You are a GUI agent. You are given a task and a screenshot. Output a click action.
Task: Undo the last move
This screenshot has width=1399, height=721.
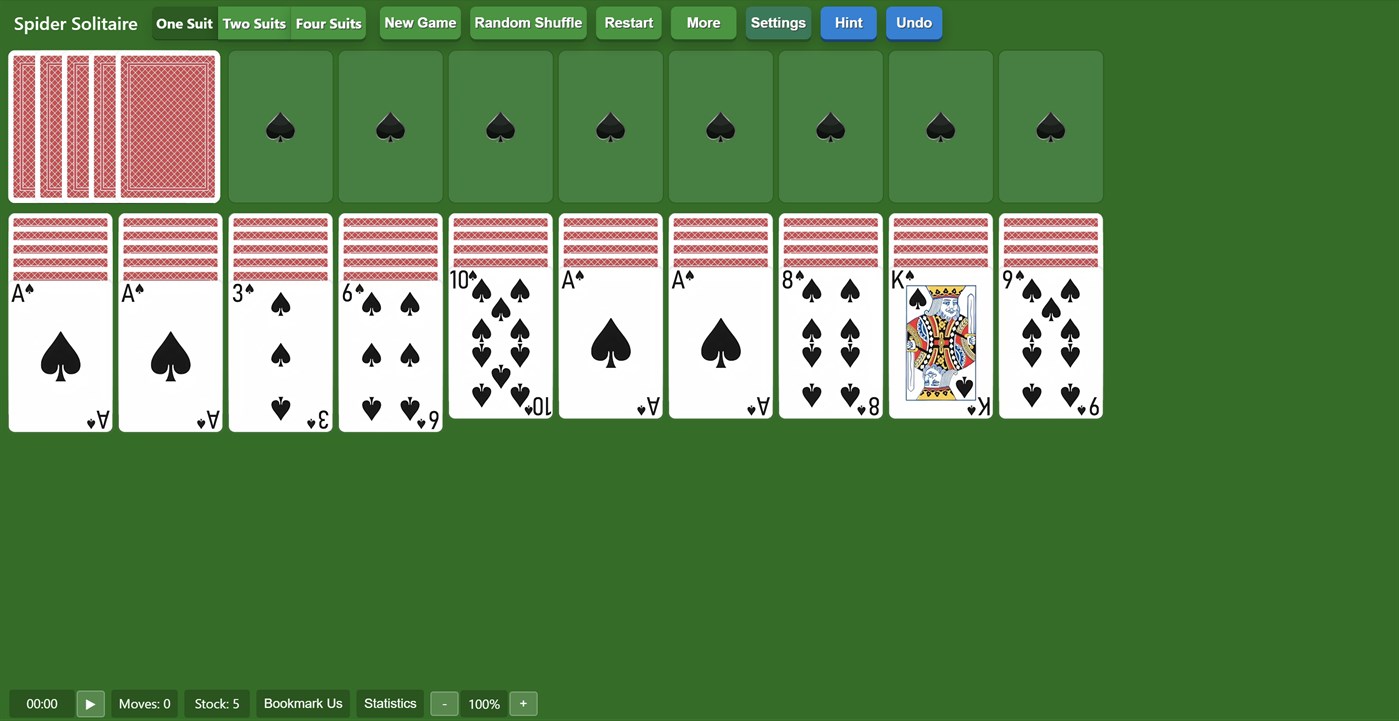[913, 22]
